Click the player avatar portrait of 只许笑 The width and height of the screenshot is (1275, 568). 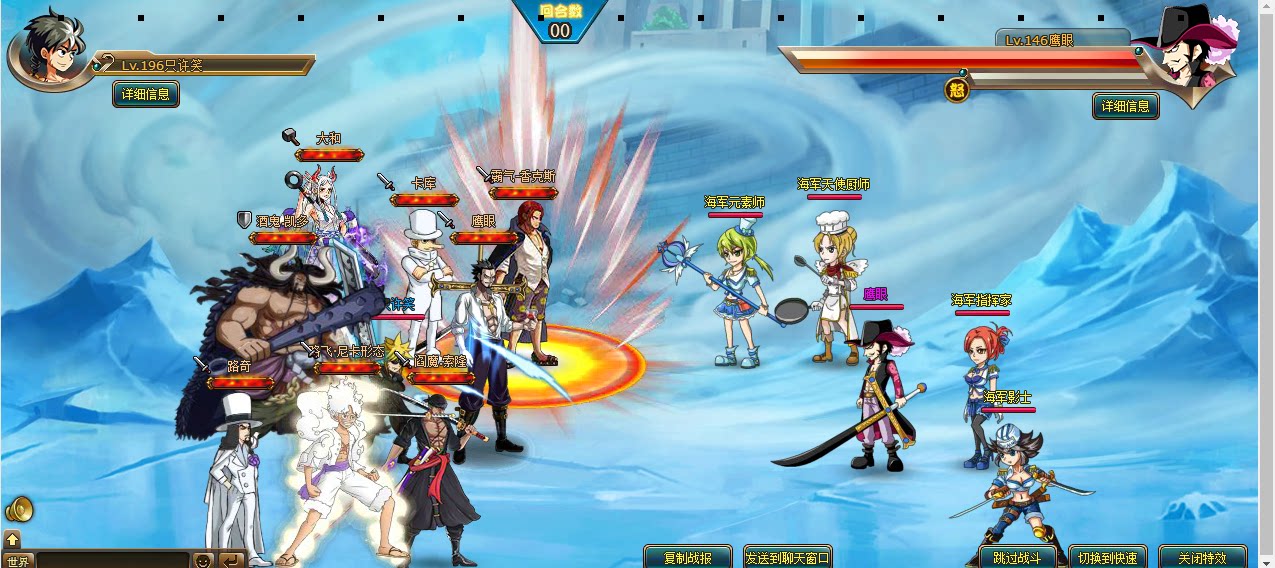point(48,52)
